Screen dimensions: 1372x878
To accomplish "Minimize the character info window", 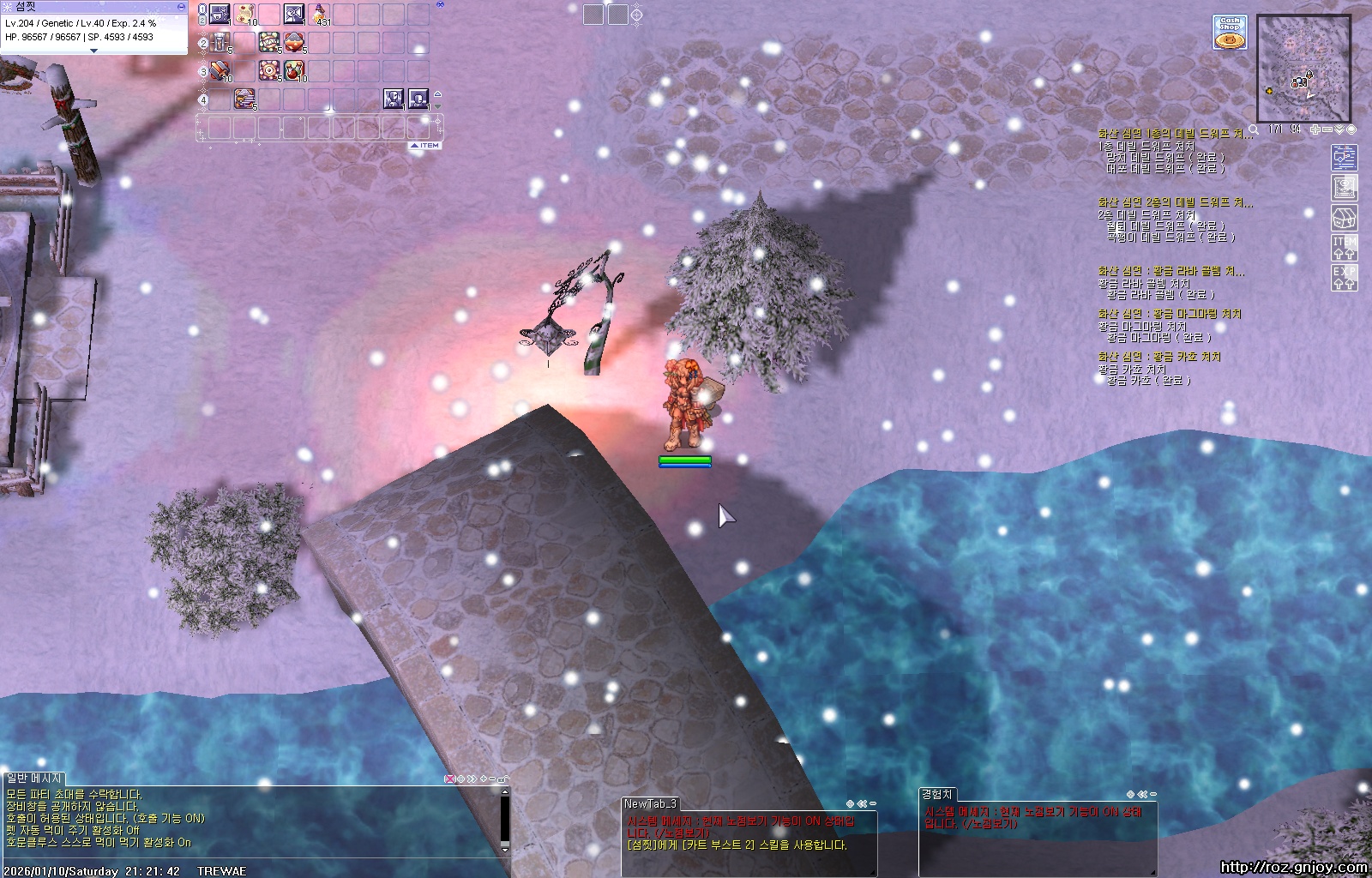I will (180, 6).
